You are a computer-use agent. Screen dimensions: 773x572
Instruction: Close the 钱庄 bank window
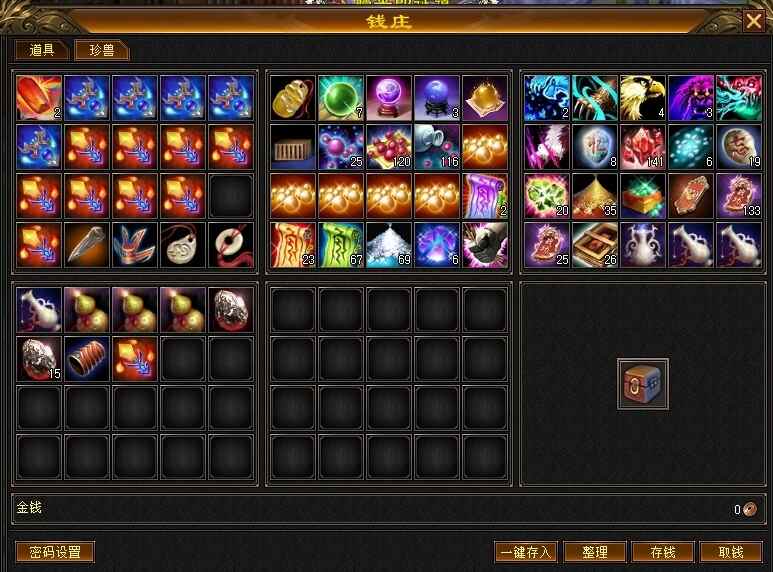click(x=753, y=20)
